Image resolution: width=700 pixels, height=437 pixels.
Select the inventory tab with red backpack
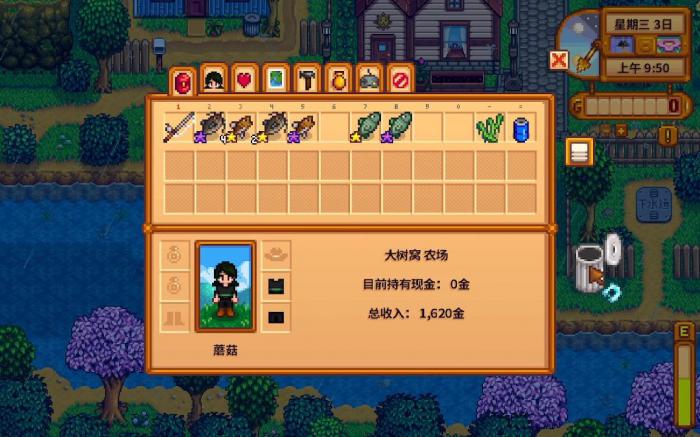(x=181, y=80)
